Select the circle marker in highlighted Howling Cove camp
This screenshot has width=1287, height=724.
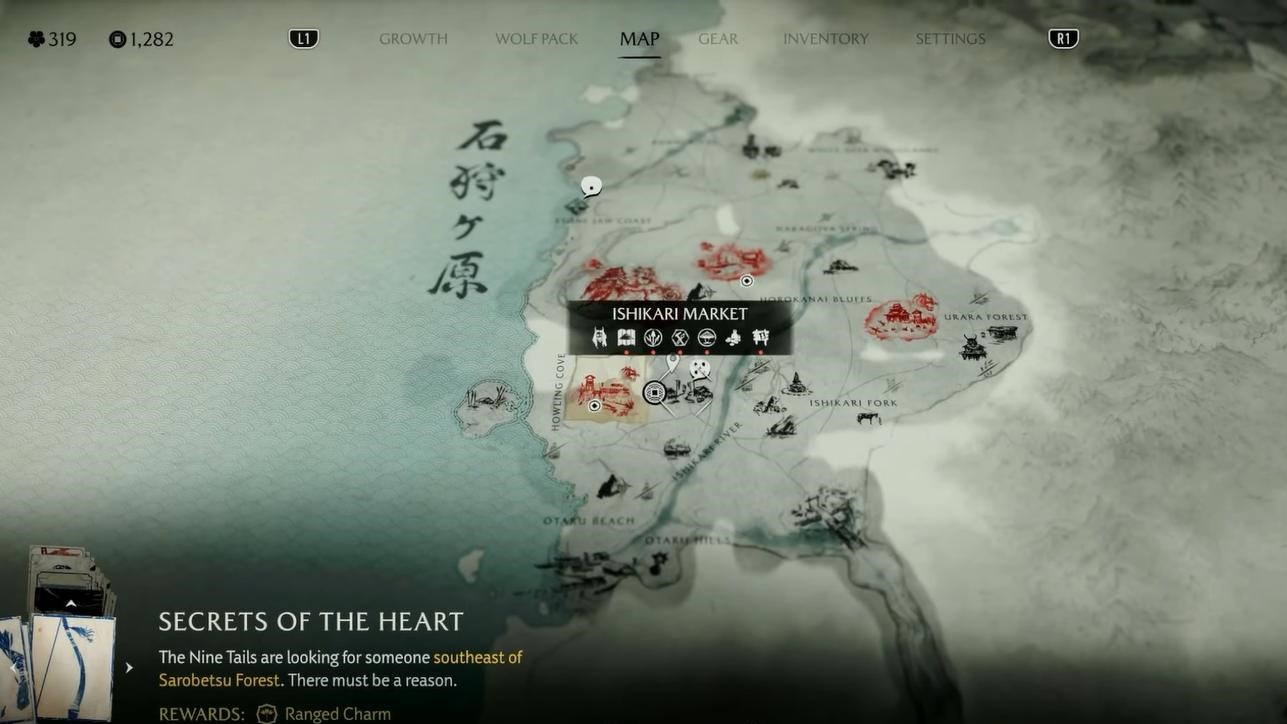coord(595,406)
